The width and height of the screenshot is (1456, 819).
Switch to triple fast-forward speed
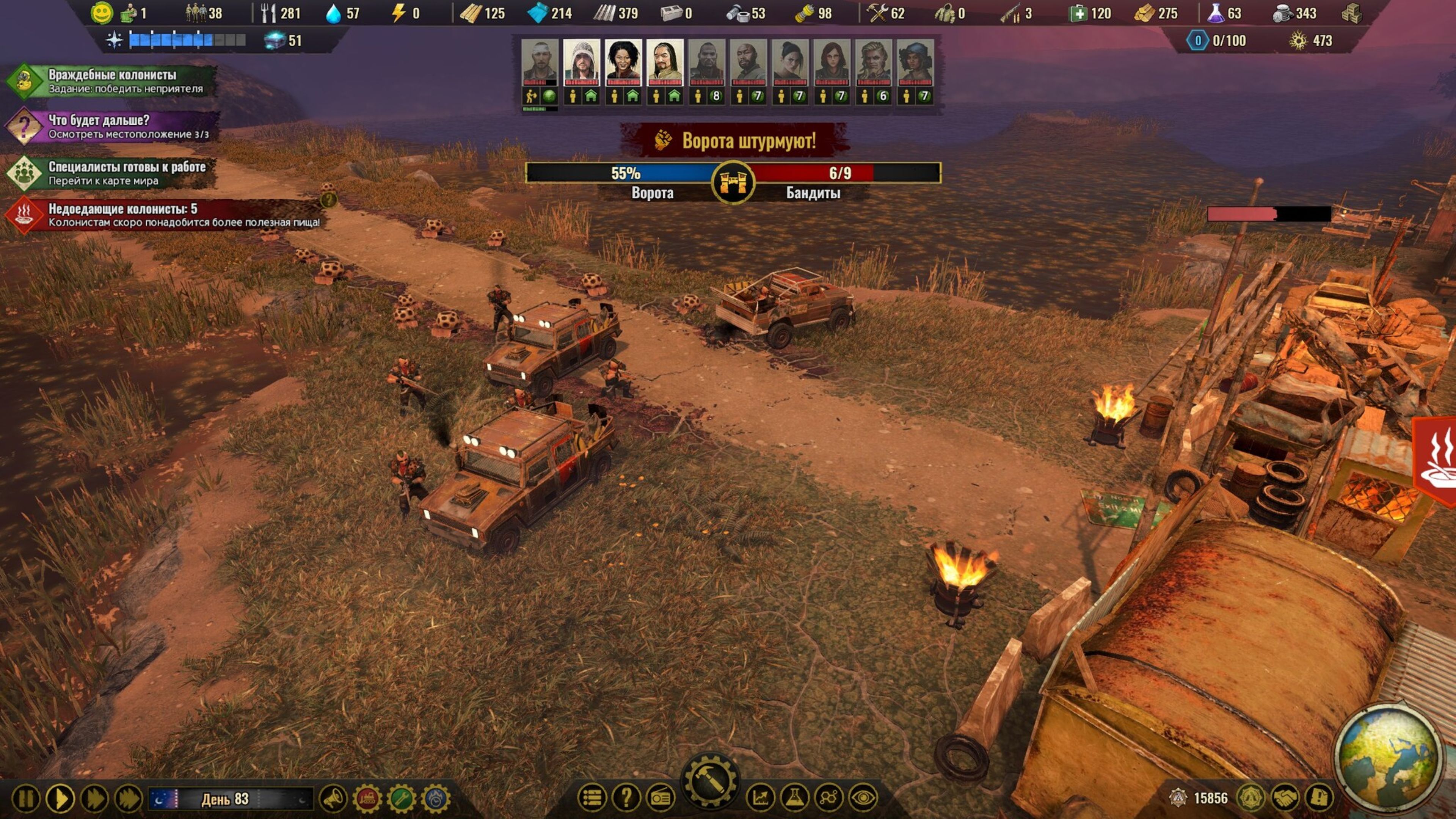click(x=129, y=799)
